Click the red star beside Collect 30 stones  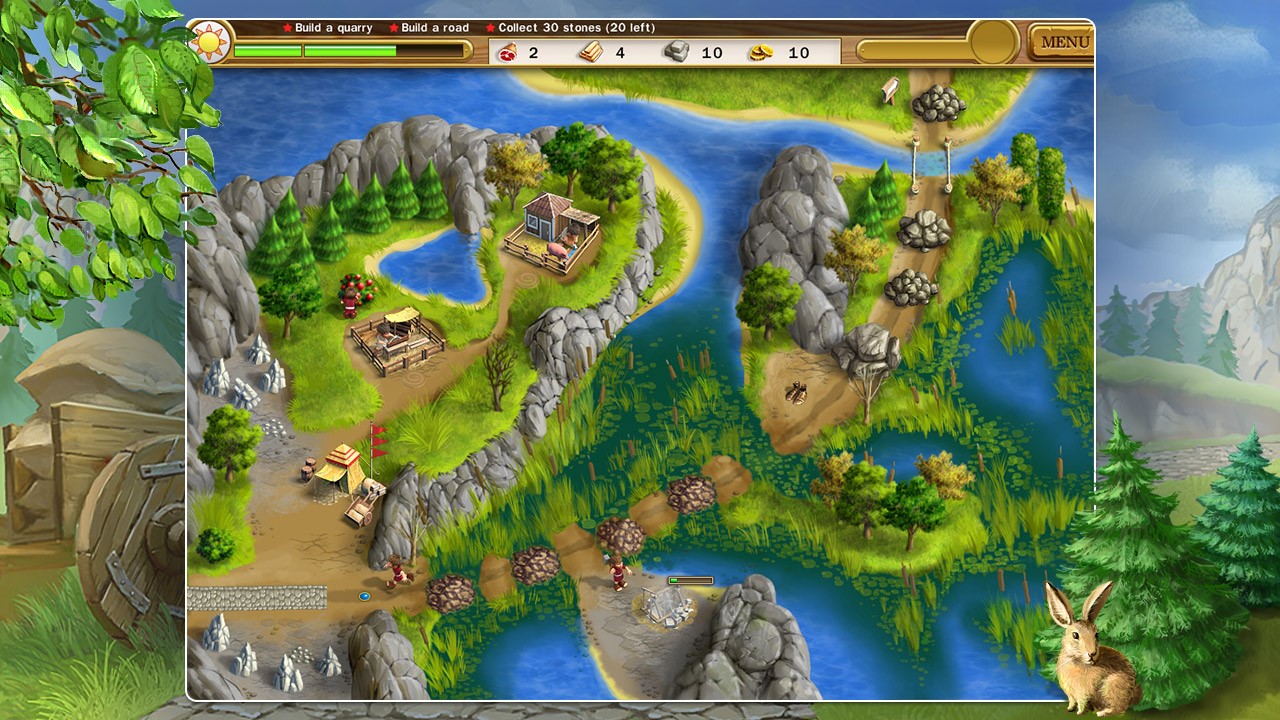tap(490, 28)
